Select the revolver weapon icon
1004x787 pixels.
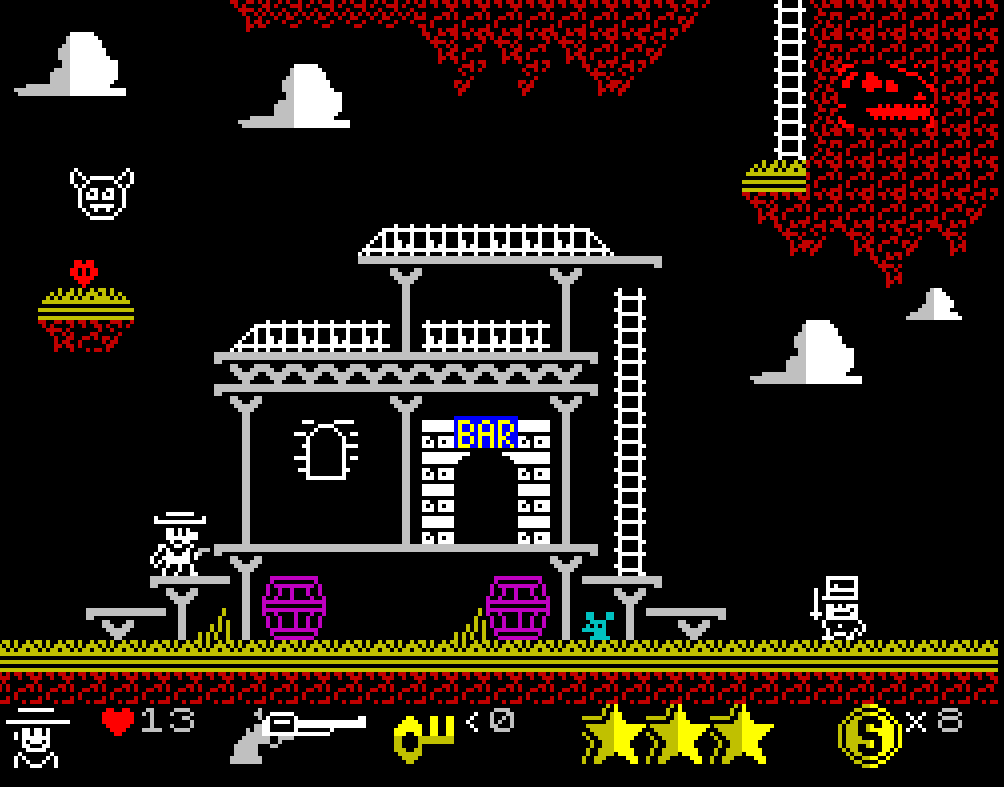298,735
